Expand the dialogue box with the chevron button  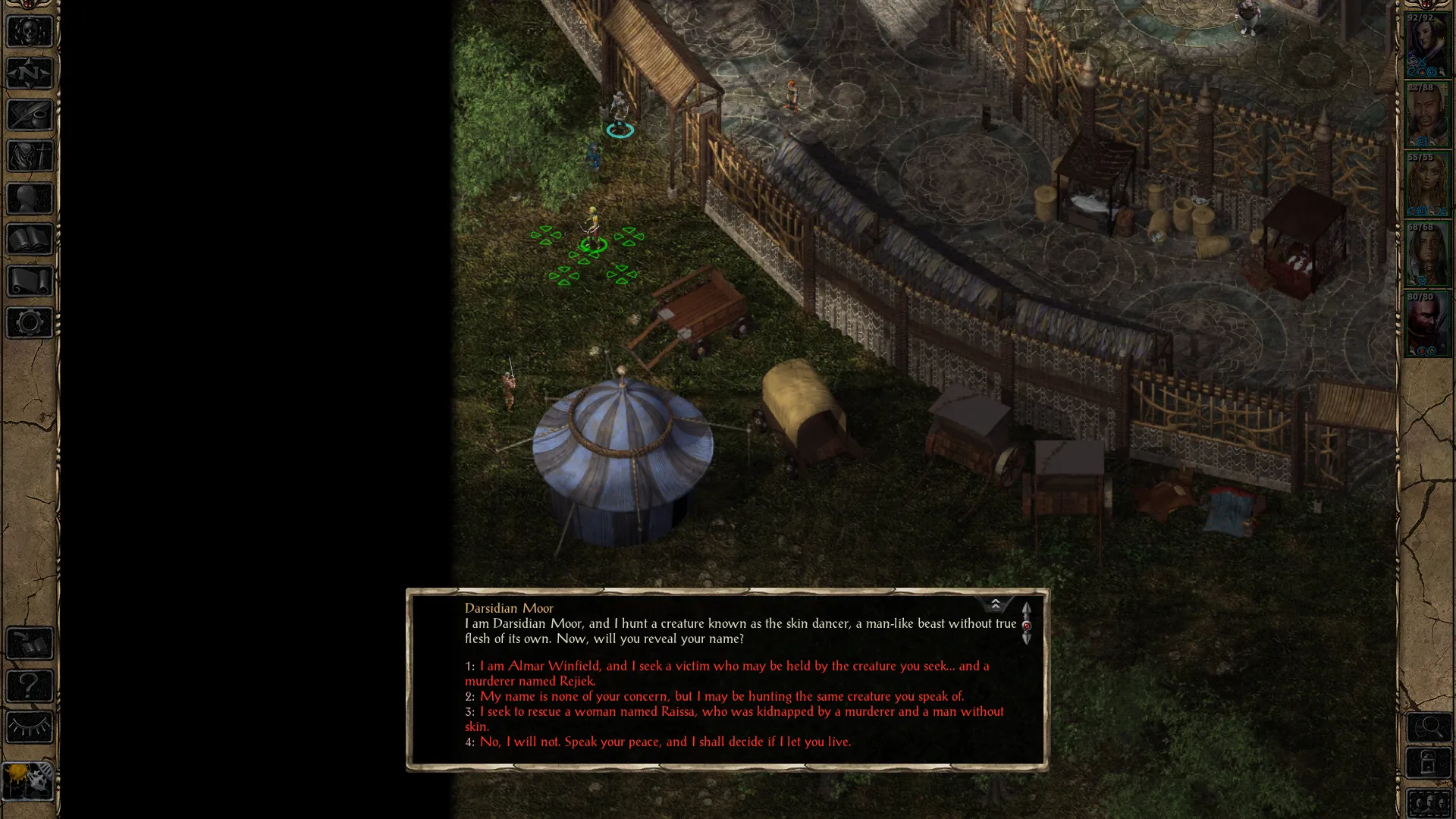[995, 604]
